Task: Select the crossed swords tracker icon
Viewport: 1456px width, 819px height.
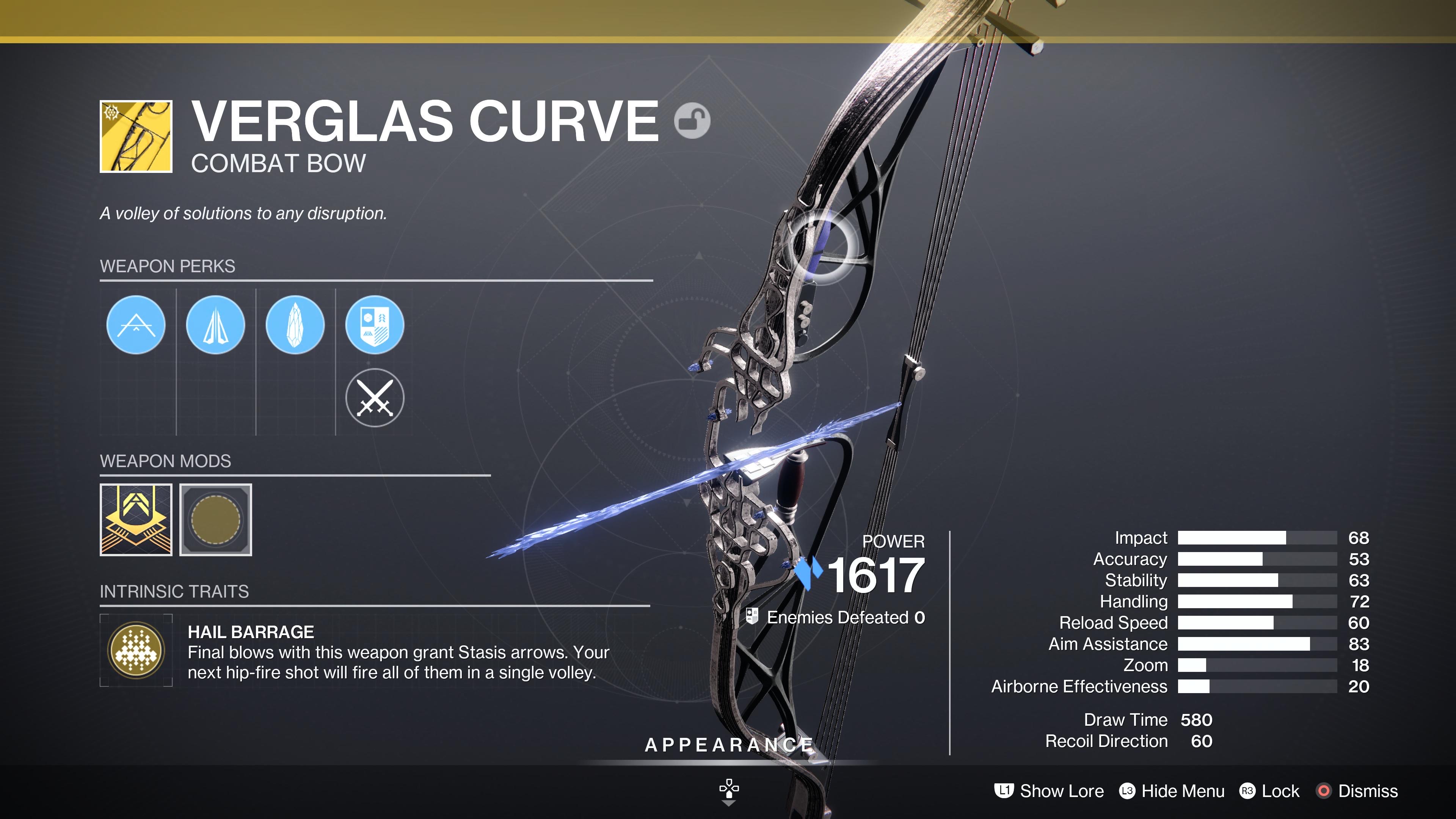Action: coord(375,398)
